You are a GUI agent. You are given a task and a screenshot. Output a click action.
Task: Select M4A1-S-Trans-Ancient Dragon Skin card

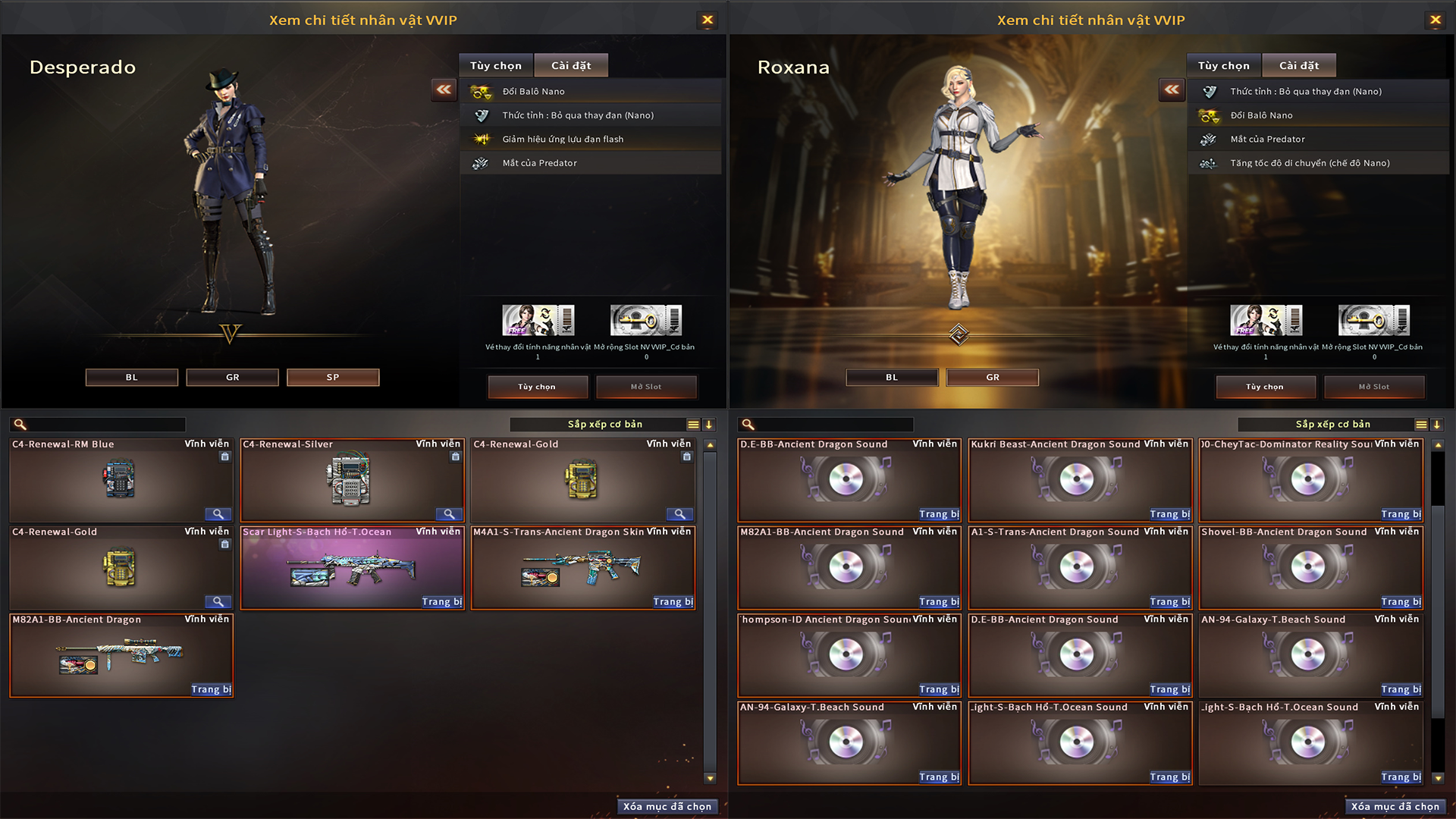pos(582,569)
